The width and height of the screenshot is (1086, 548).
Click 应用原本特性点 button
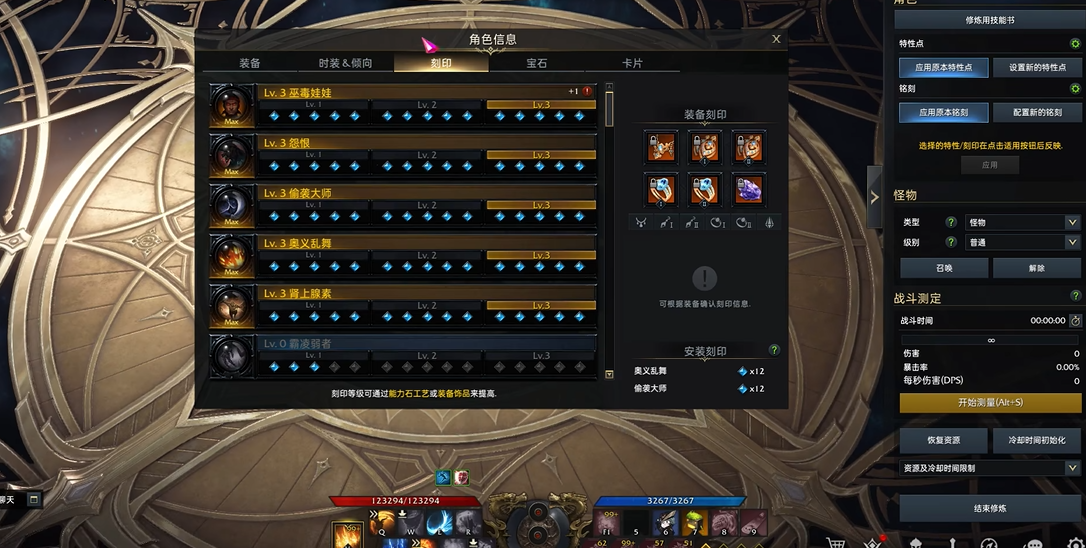coord(943,68)
